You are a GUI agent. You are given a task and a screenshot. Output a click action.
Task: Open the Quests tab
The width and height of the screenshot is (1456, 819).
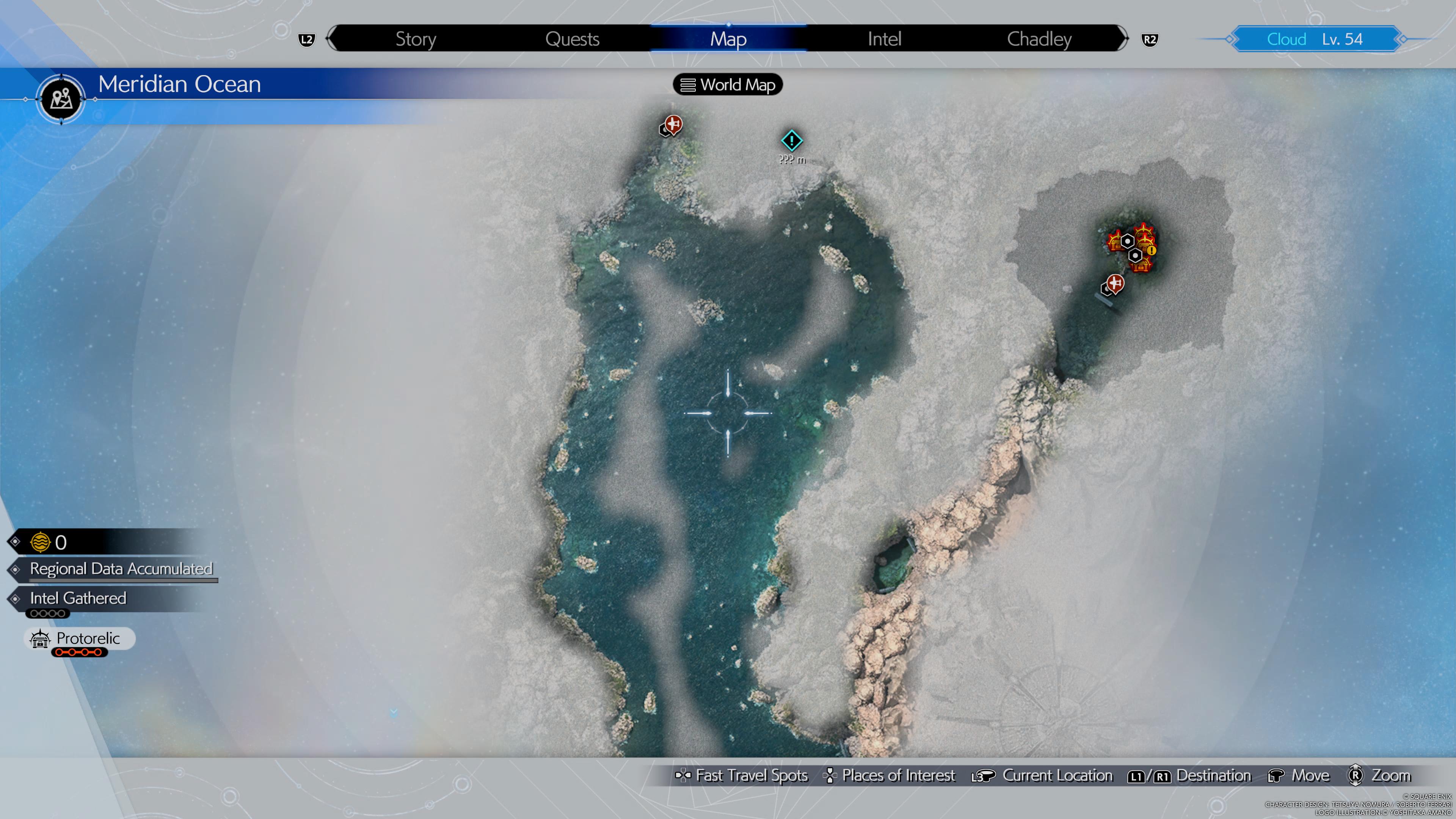(x=572, y=39)
